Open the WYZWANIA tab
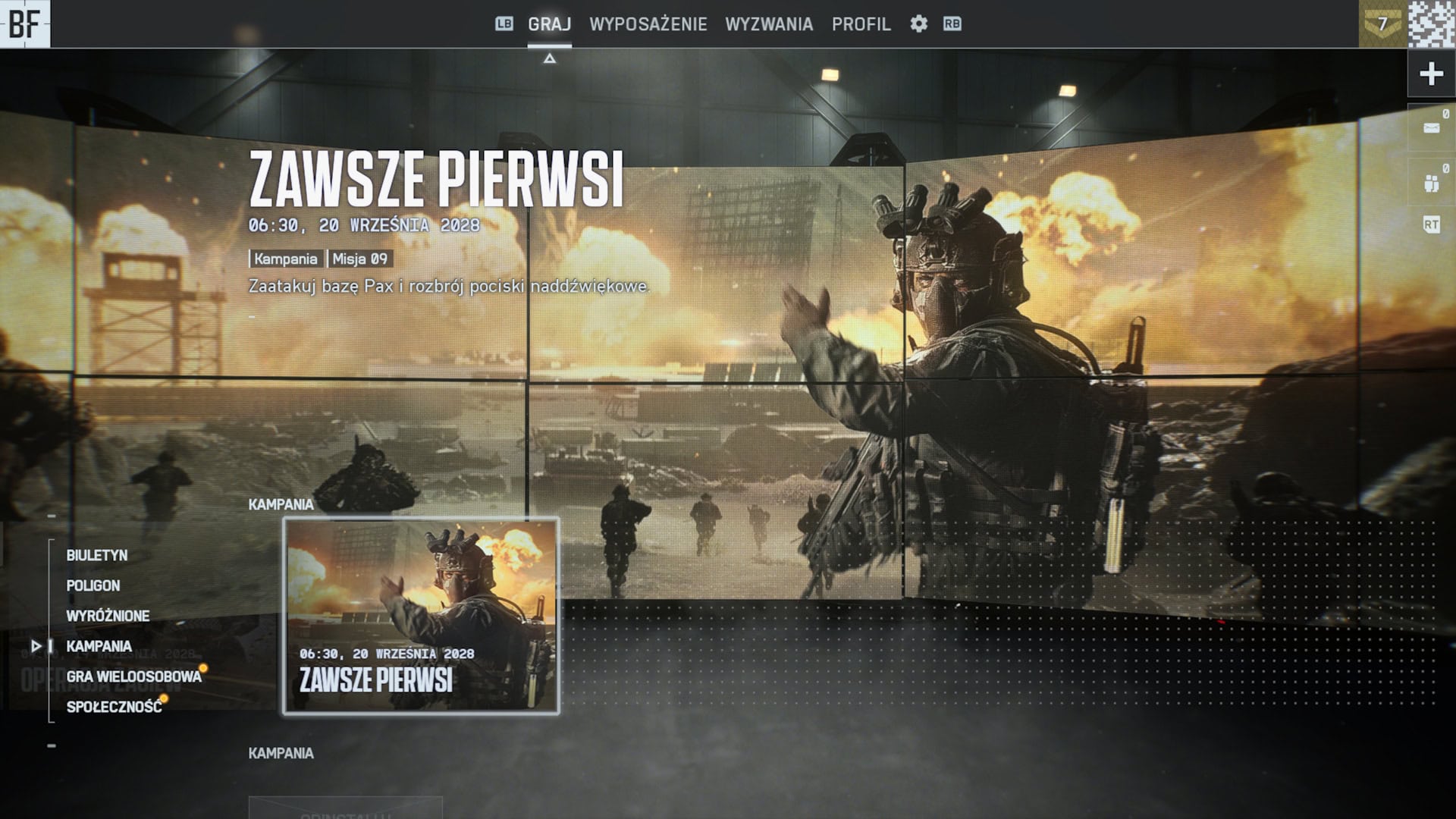 pos(771,24)
